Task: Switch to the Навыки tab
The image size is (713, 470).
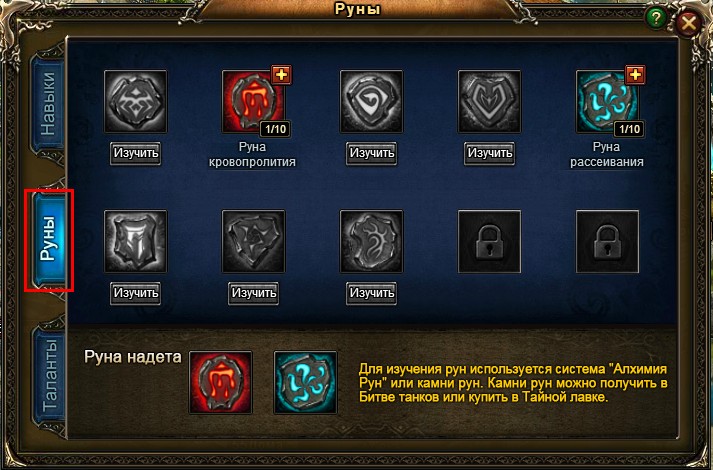Action: (x=48, y=104)
